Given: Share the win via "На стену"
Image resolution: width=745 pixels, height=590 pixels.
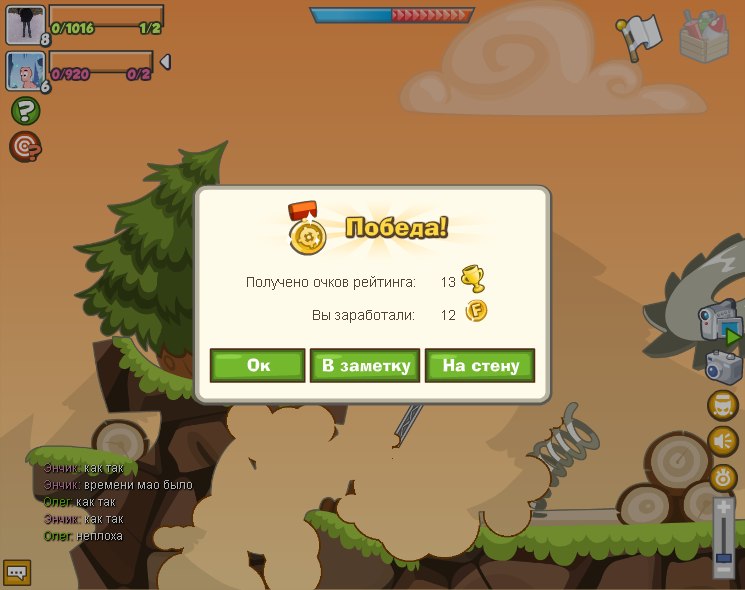Looking at the screenshot, I should click(480, 365).
